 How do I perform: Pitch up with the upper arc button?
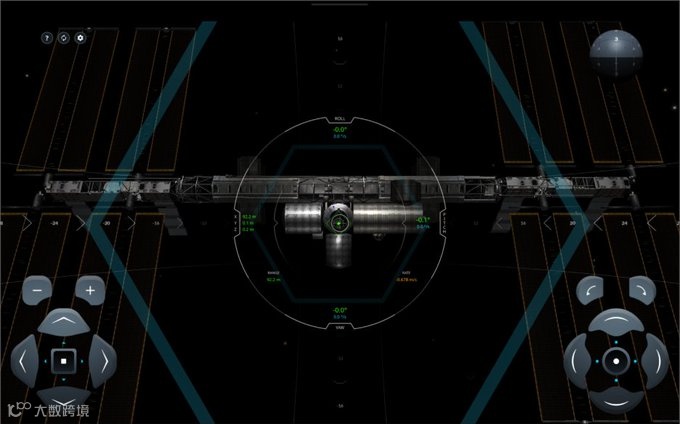617,322
